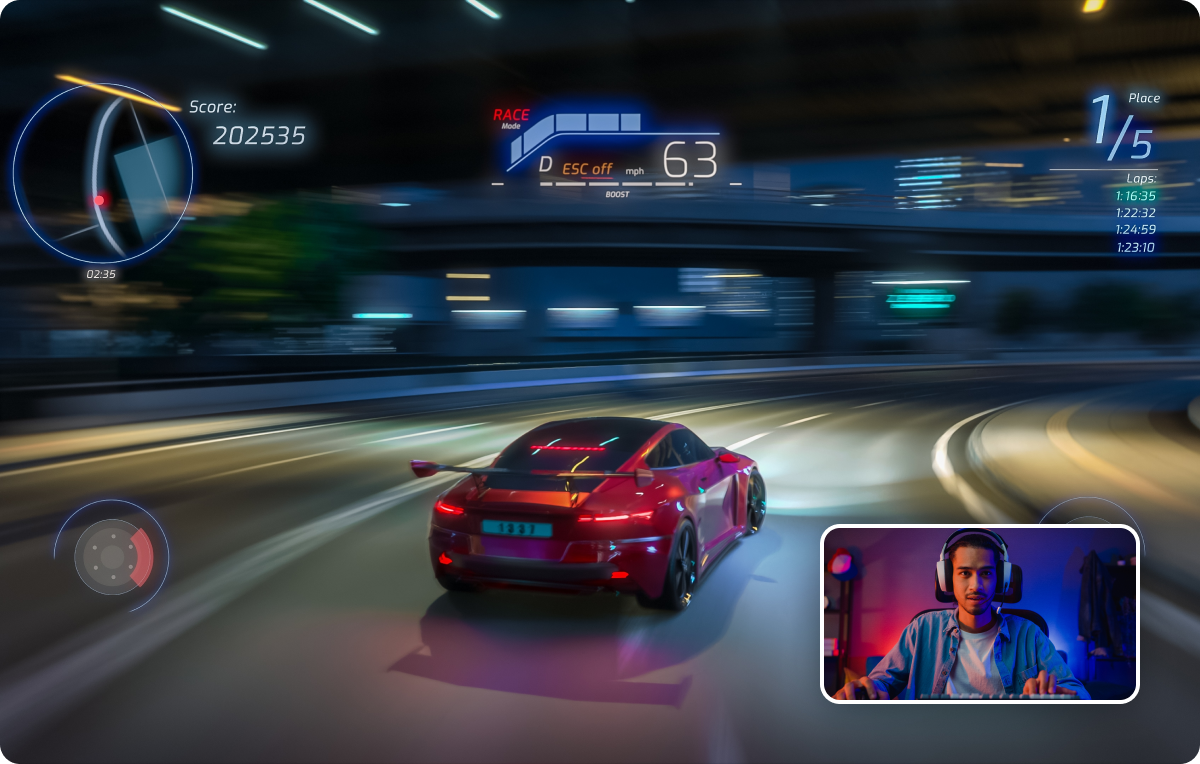Switch the RACE Mode indicator
1200x764 pixels.
[511, 118]
